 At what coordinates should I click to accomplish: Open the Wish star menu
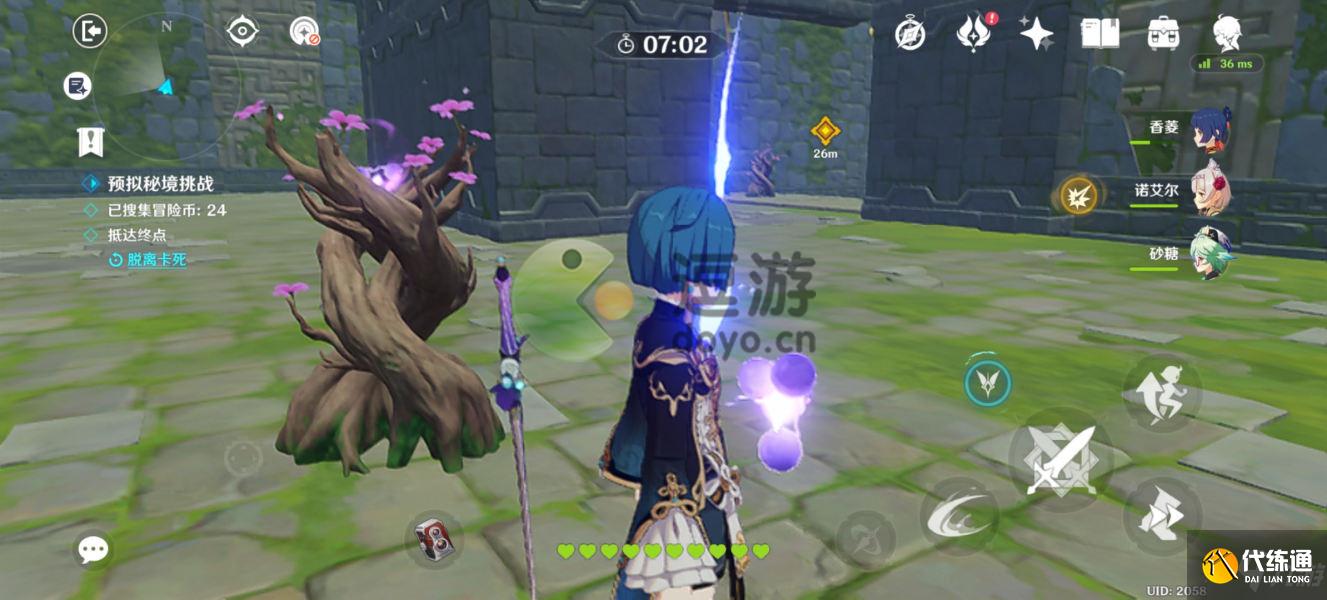(x=1036, y=34)
